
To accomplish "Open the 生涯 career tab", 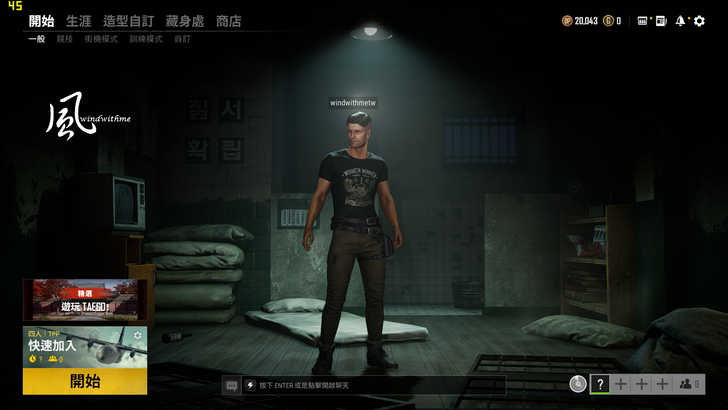I will pos(79,21).
